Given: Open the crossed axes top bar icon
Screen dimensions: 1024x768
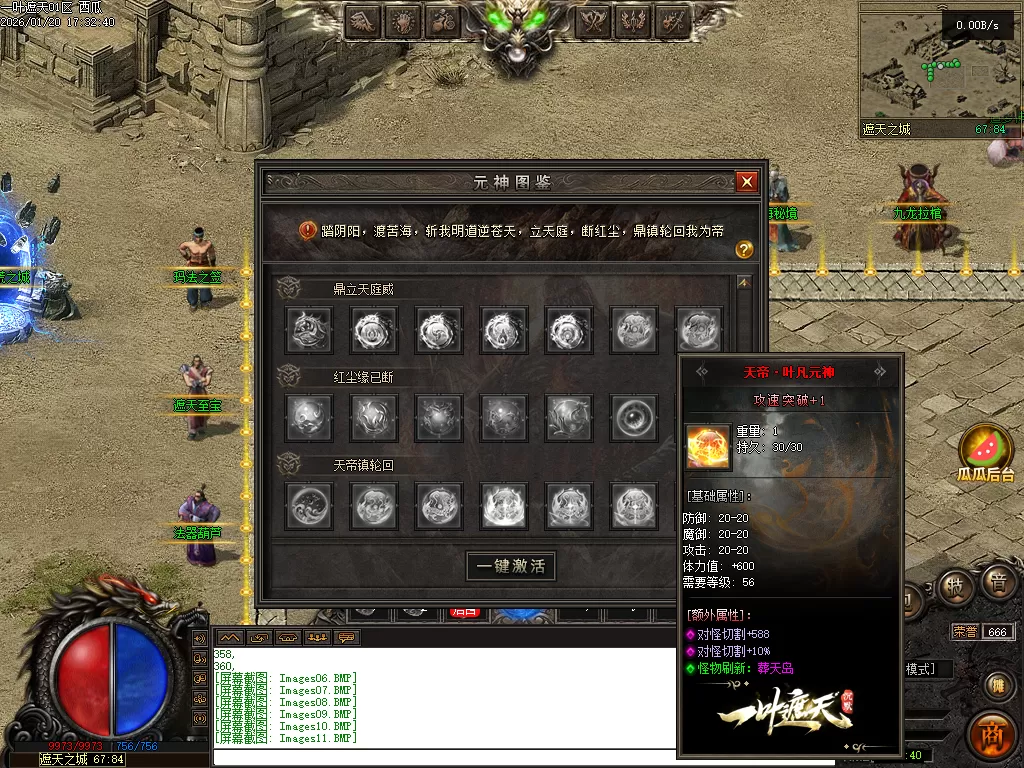Looking at the screenshot, I should tap(594, 20).
